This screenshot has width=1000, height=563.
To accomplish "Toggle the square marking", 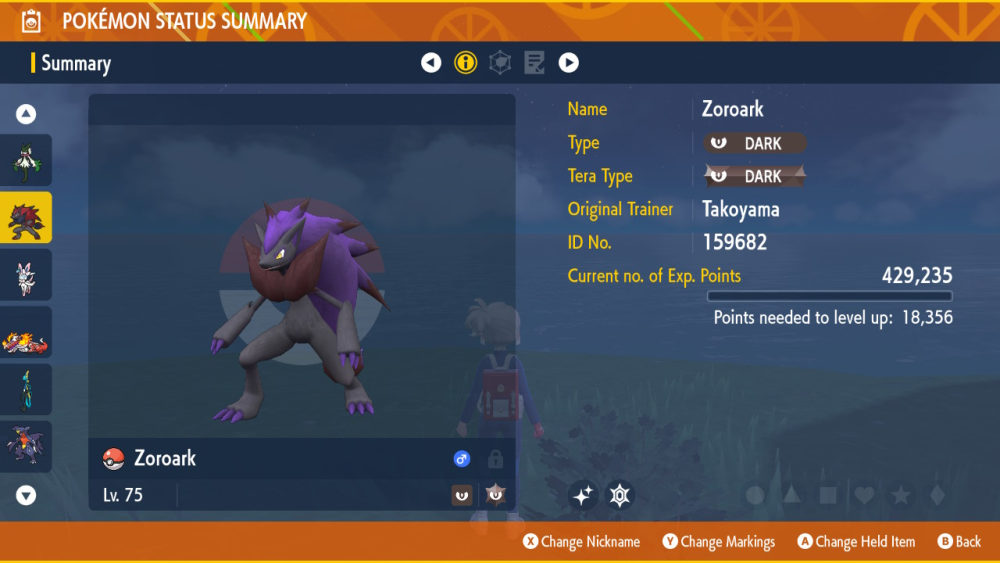I will point(828,495).
